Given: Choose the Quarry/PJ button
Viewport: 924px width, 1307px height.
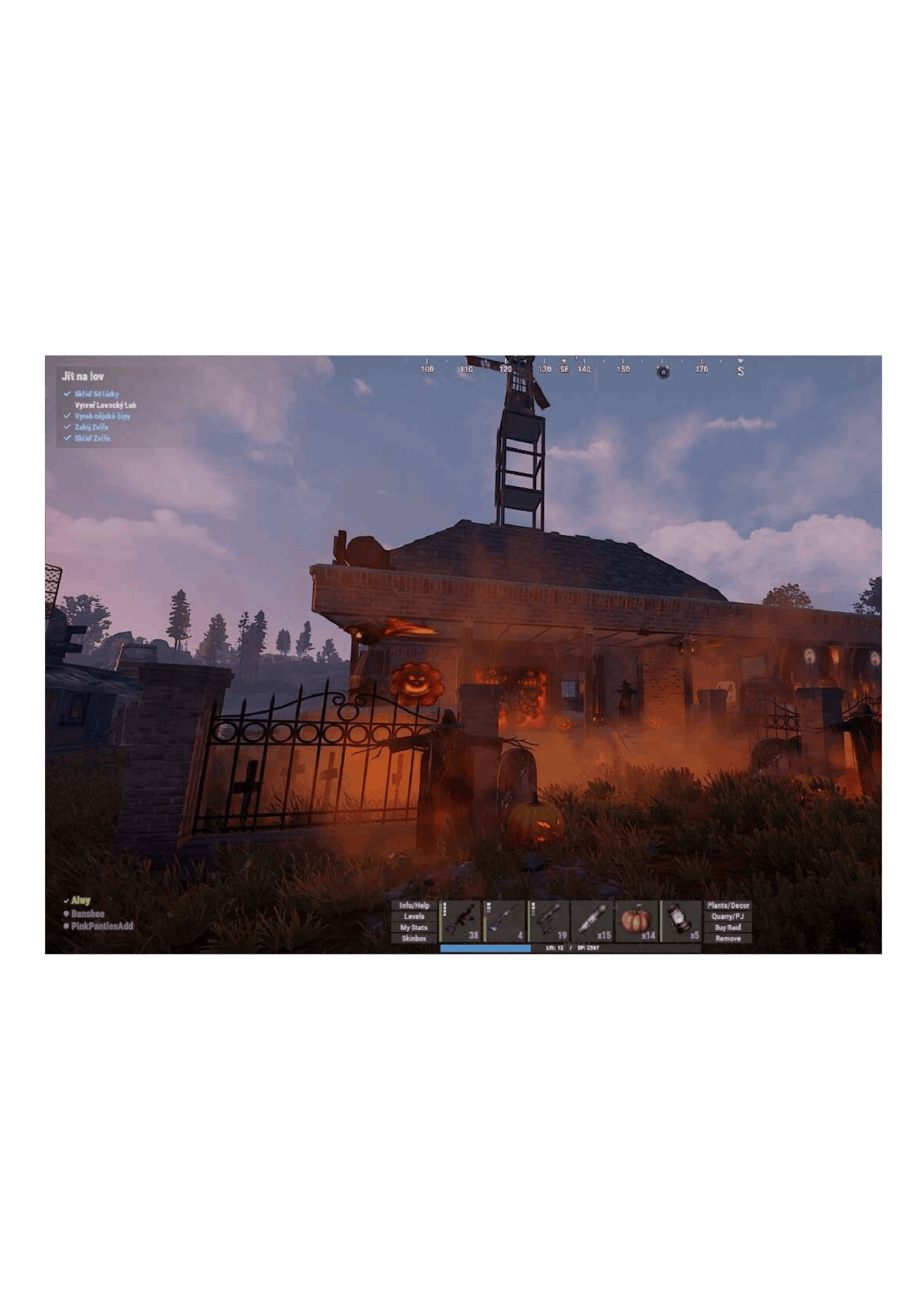Looking at the screenshot, I should coord(727,916).
